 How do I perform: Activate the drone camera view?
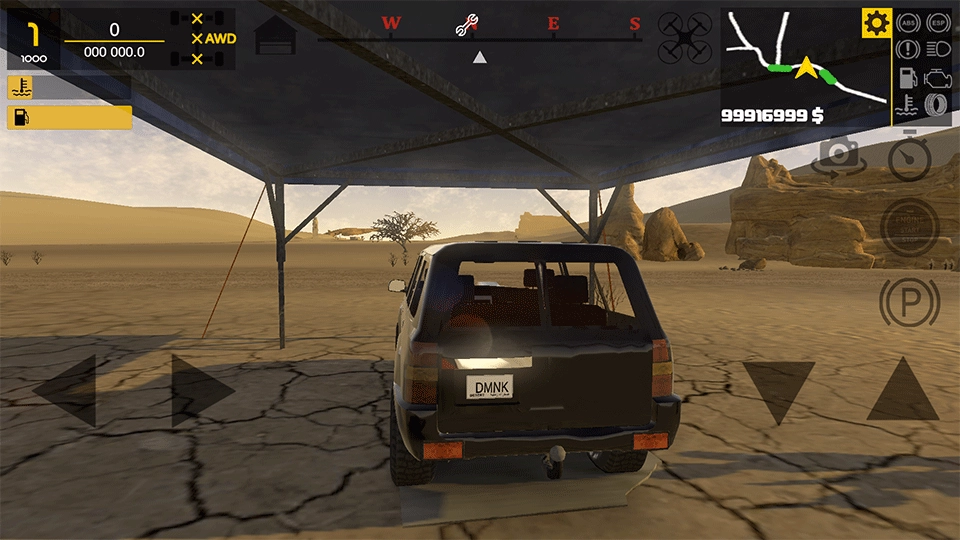point(685,39)
